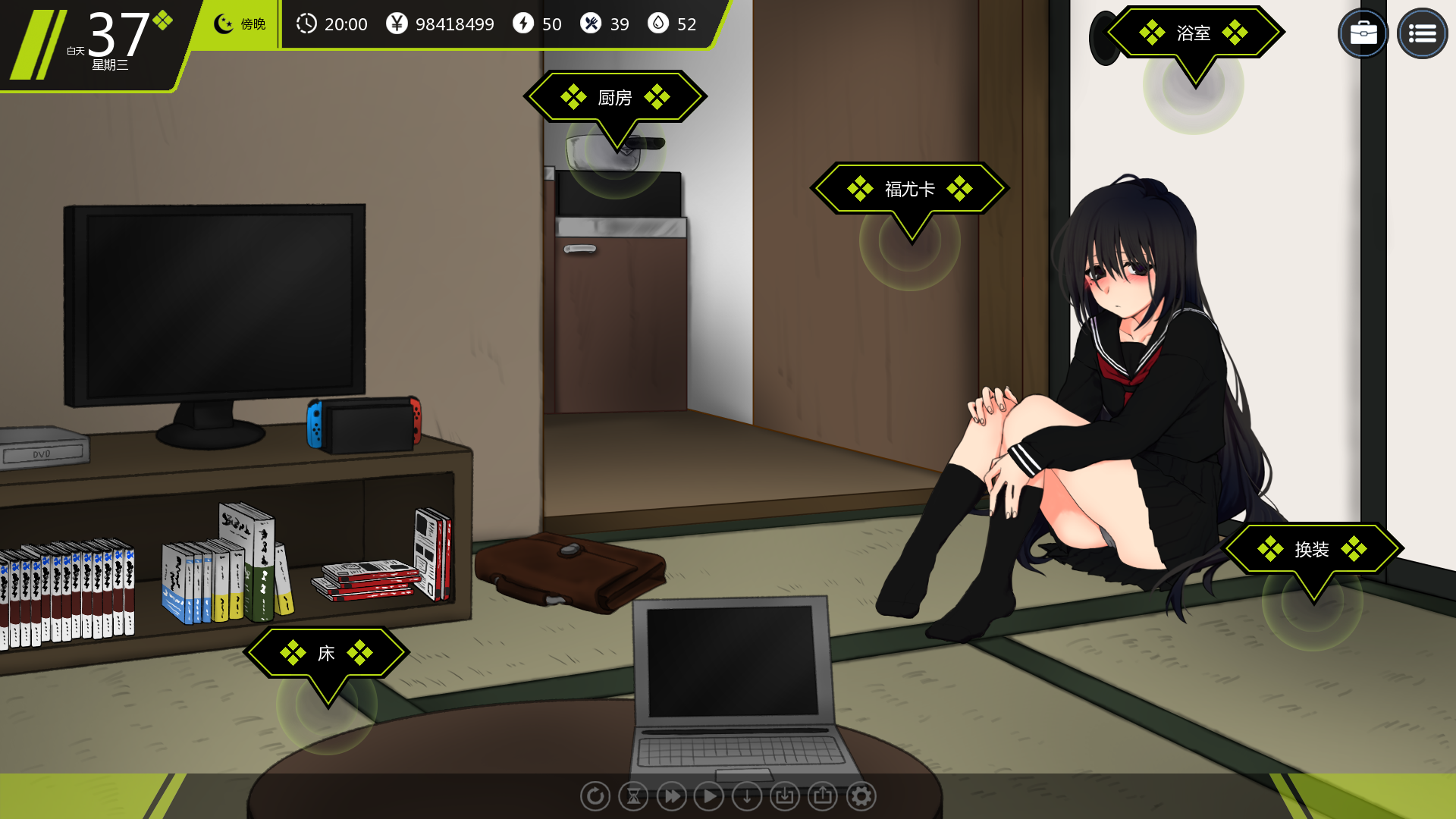
Task: Click the upload/share icon in bottom bar
Action: (823, 796)
